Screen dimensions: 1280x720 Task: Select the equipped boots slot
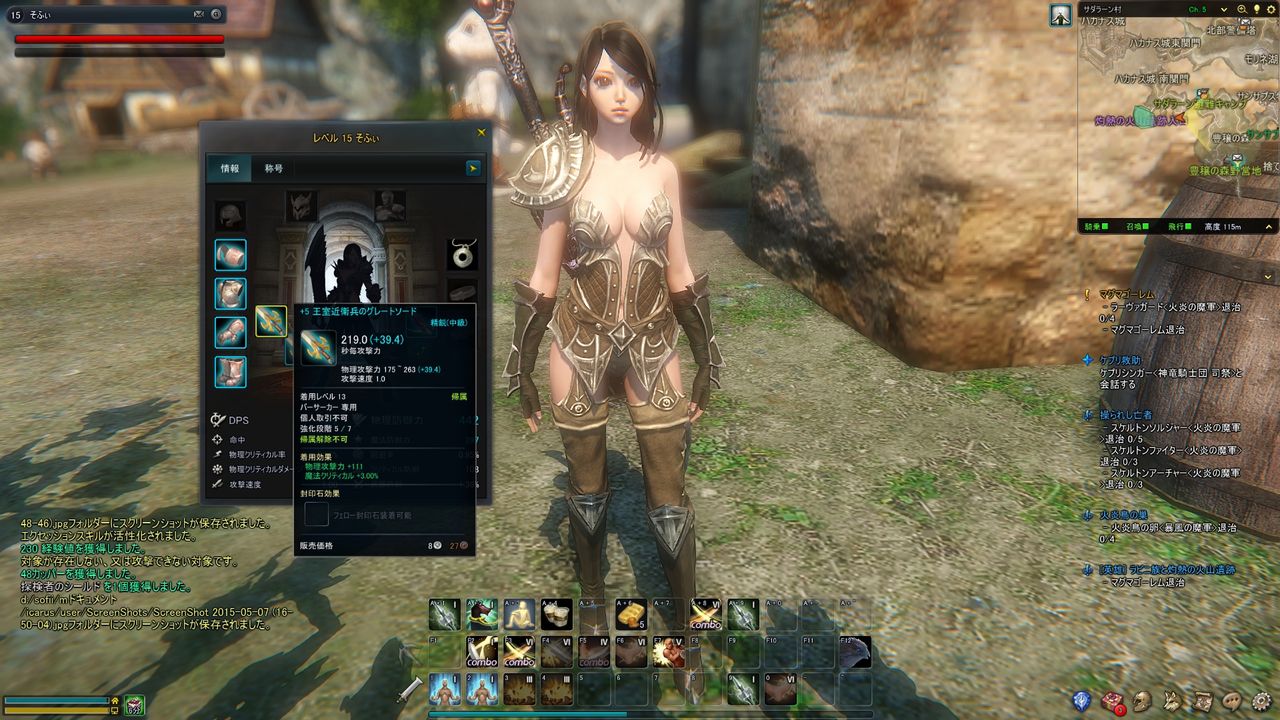click(230, 371)
